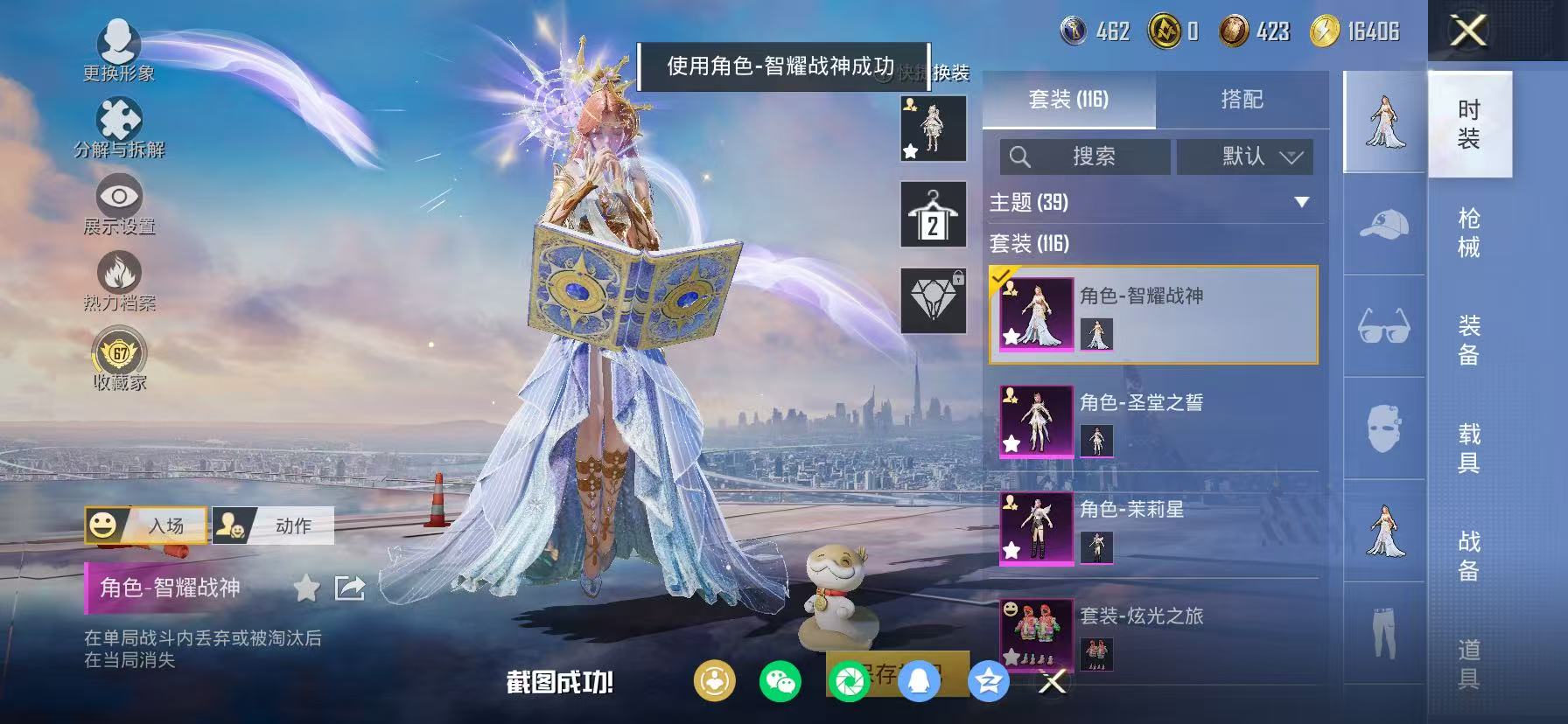Open the quick outfit hanger slot
The width and height of the screenshot is (1568, 724).
tap(933, 212)
